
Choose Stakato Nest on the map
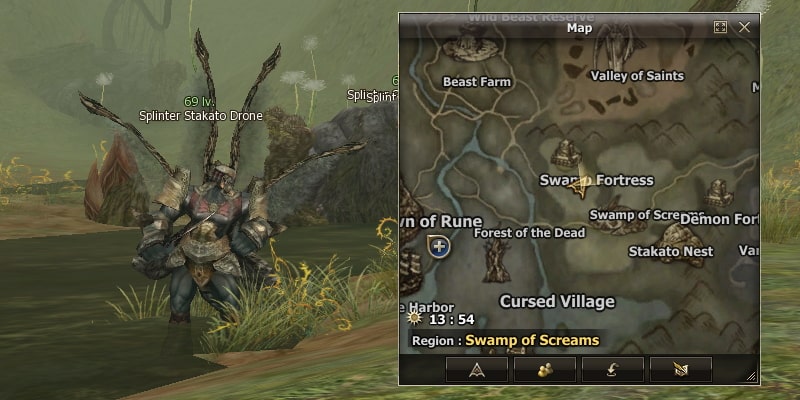pyautogui.click(x=670, y=251)
